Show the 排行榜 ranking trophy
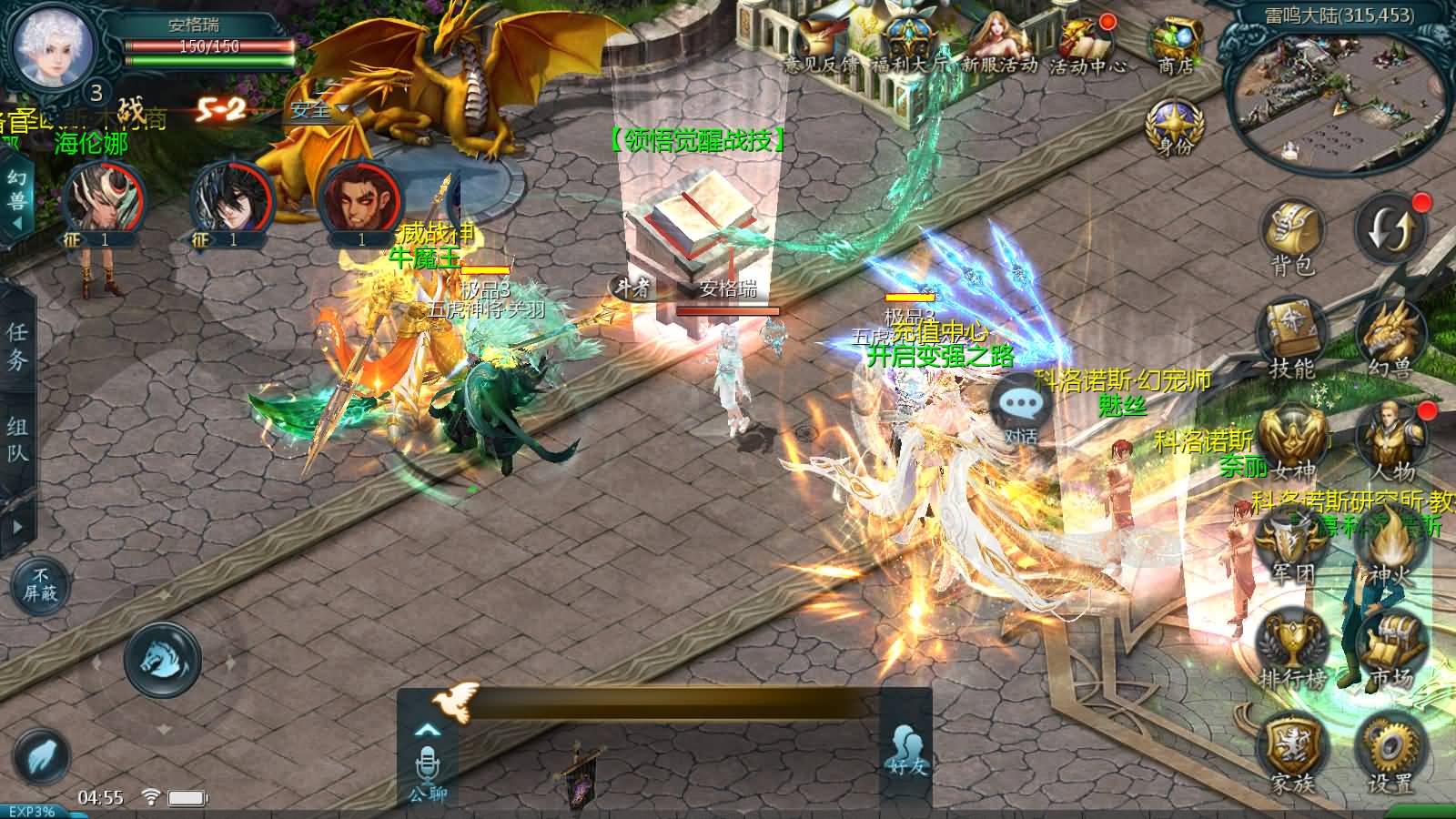The height and width of the screenshot is (819, 1456). click(1292, 648)
